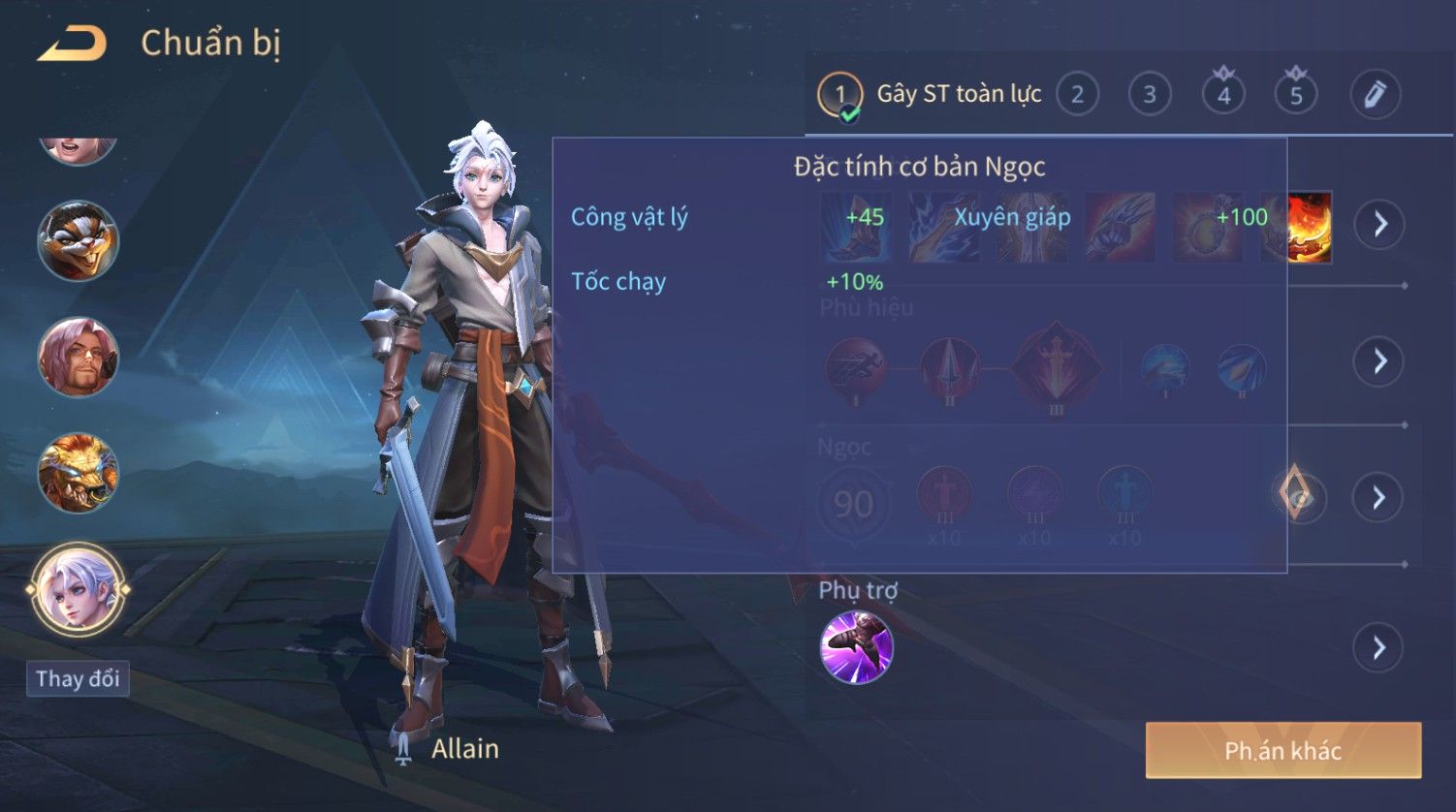1456x812 pixels.
Task: Select the raccoon hero portrait
Action: click(x=78, y=240)
